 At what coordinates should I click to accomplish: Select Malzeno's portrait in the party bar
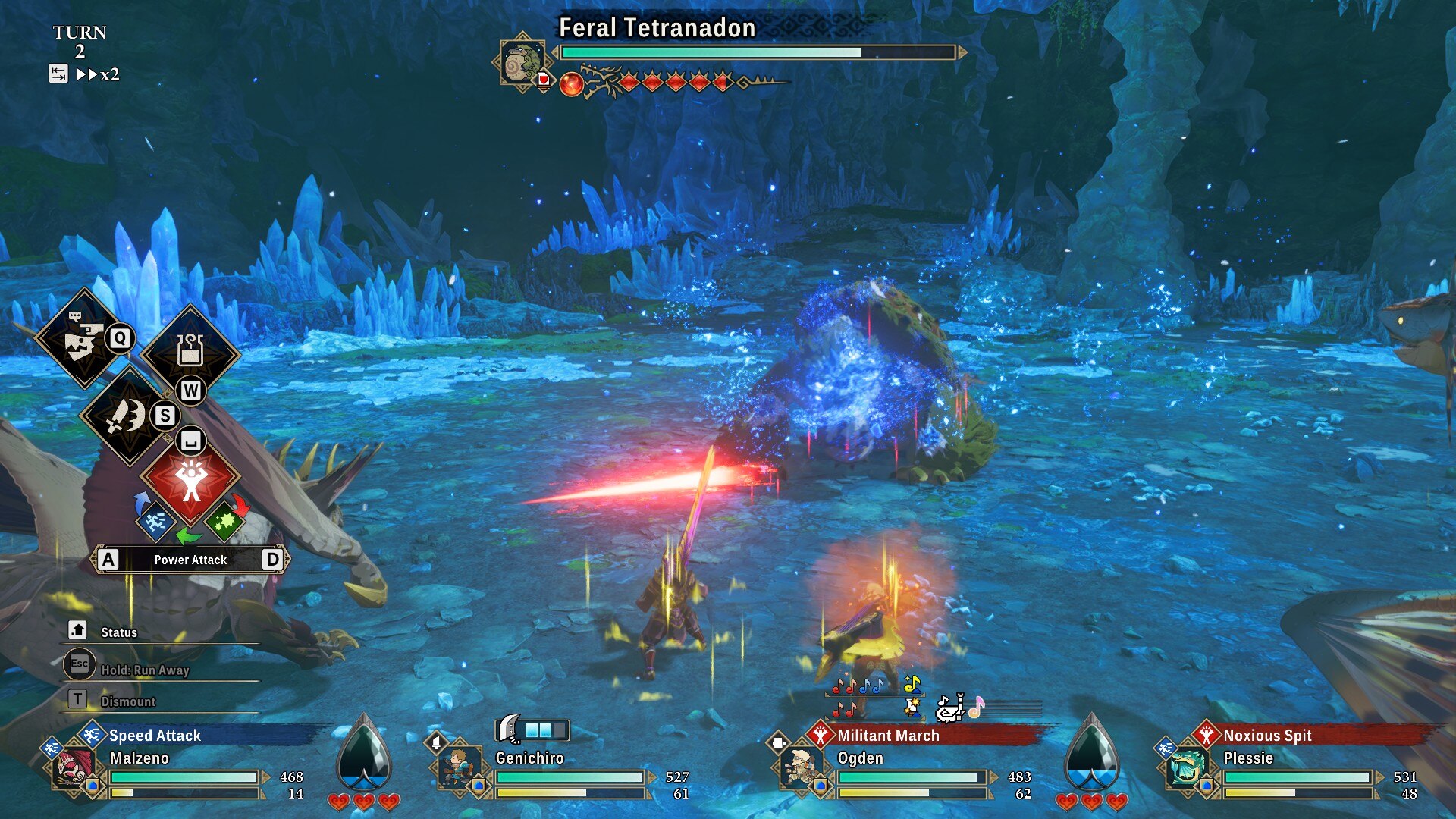point(74,766)
